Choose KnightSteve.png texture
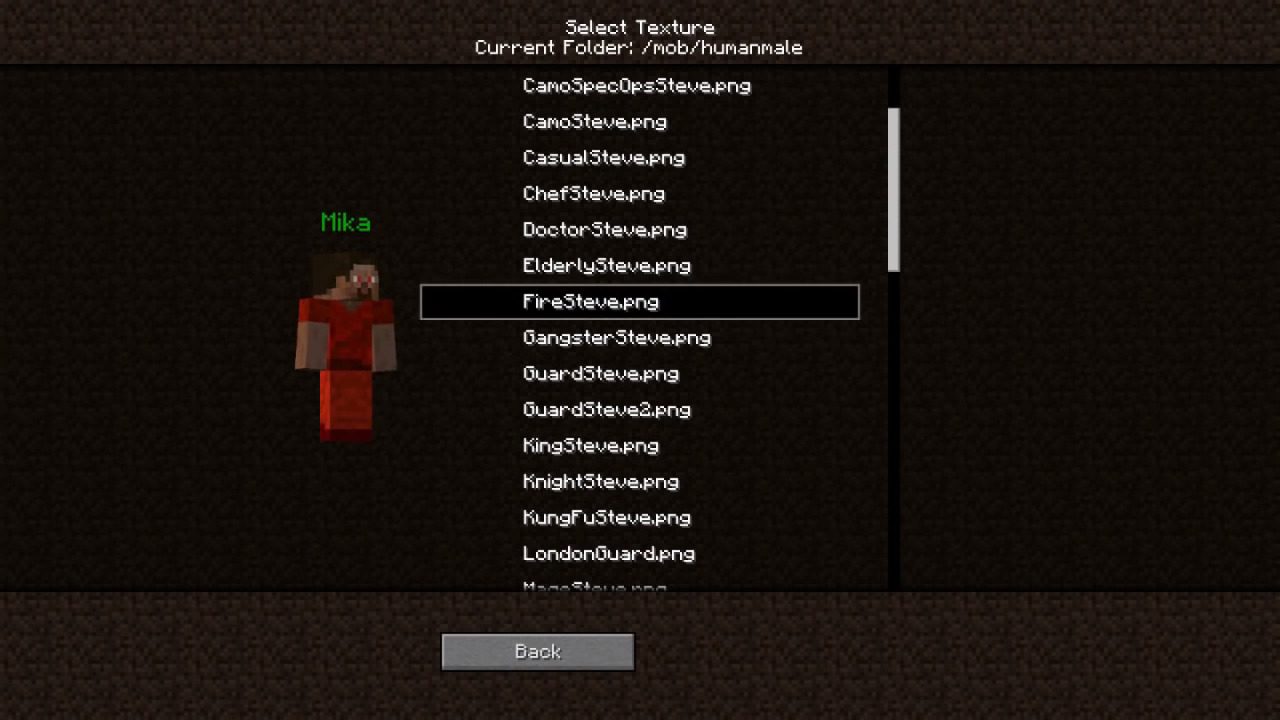1280x720 pixels. 601,482
